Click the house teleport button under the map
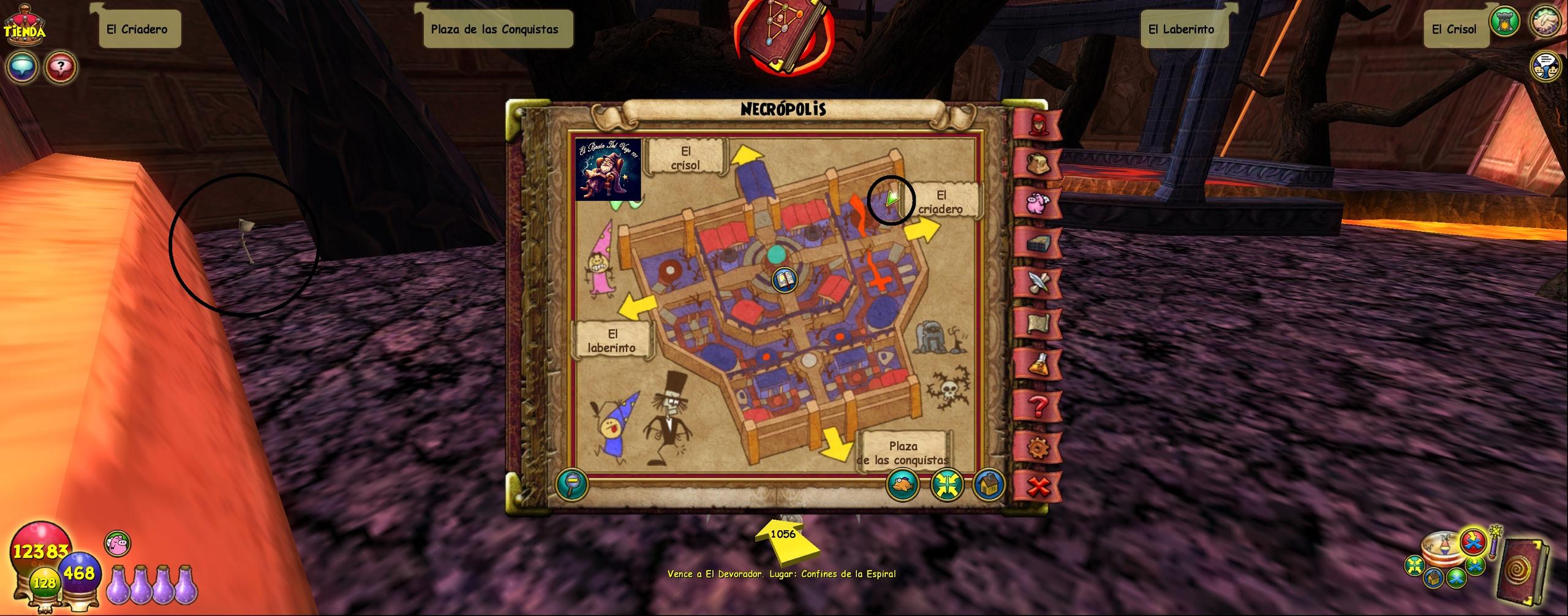This screenshot has height=616, width=1568. [988, 484]
